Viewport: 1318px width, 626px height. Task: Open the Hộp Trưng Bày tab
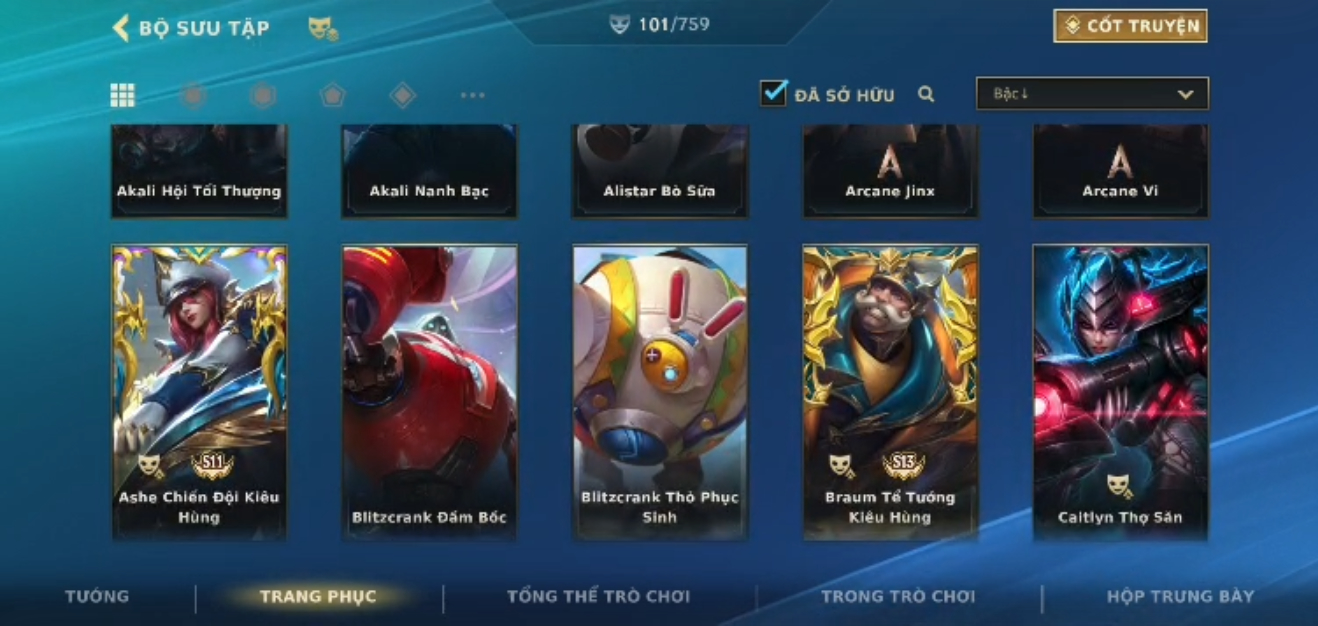[1180, 597]
